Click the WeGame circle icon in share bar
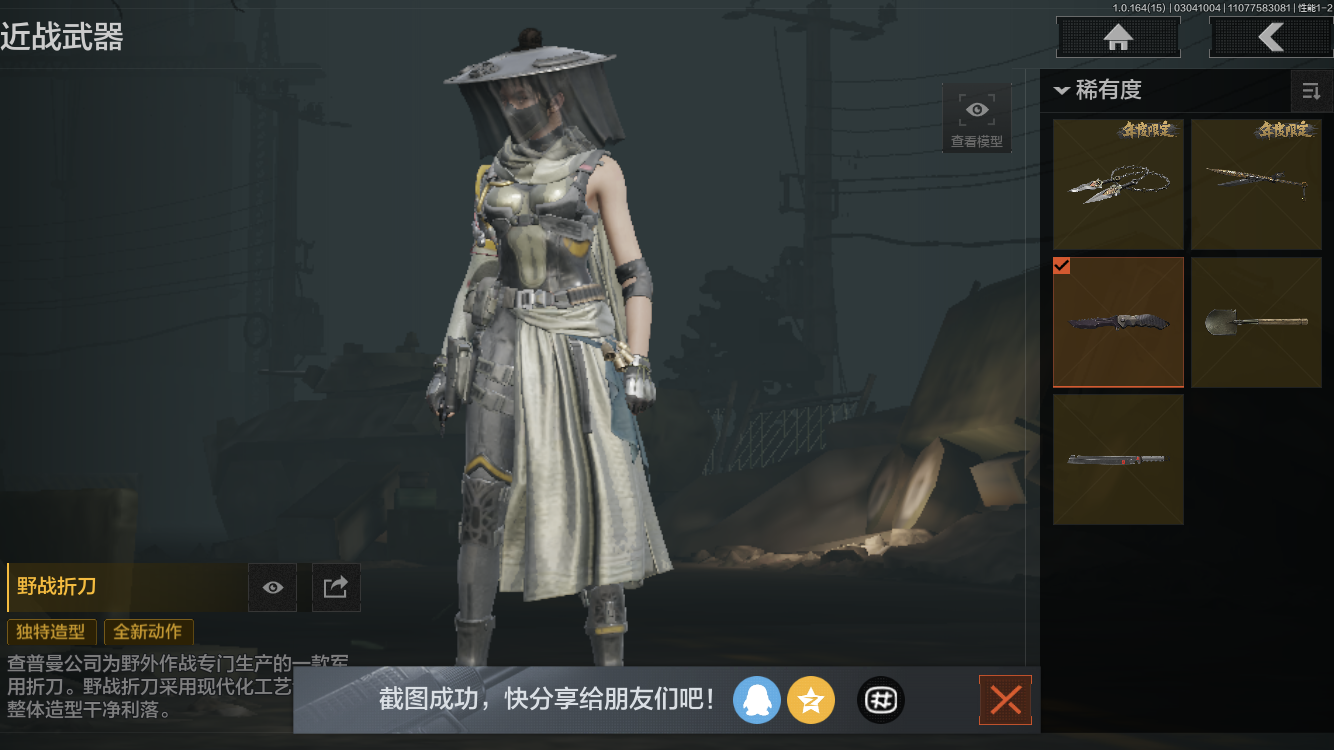 pyautogui.click(x=880, y=700)
